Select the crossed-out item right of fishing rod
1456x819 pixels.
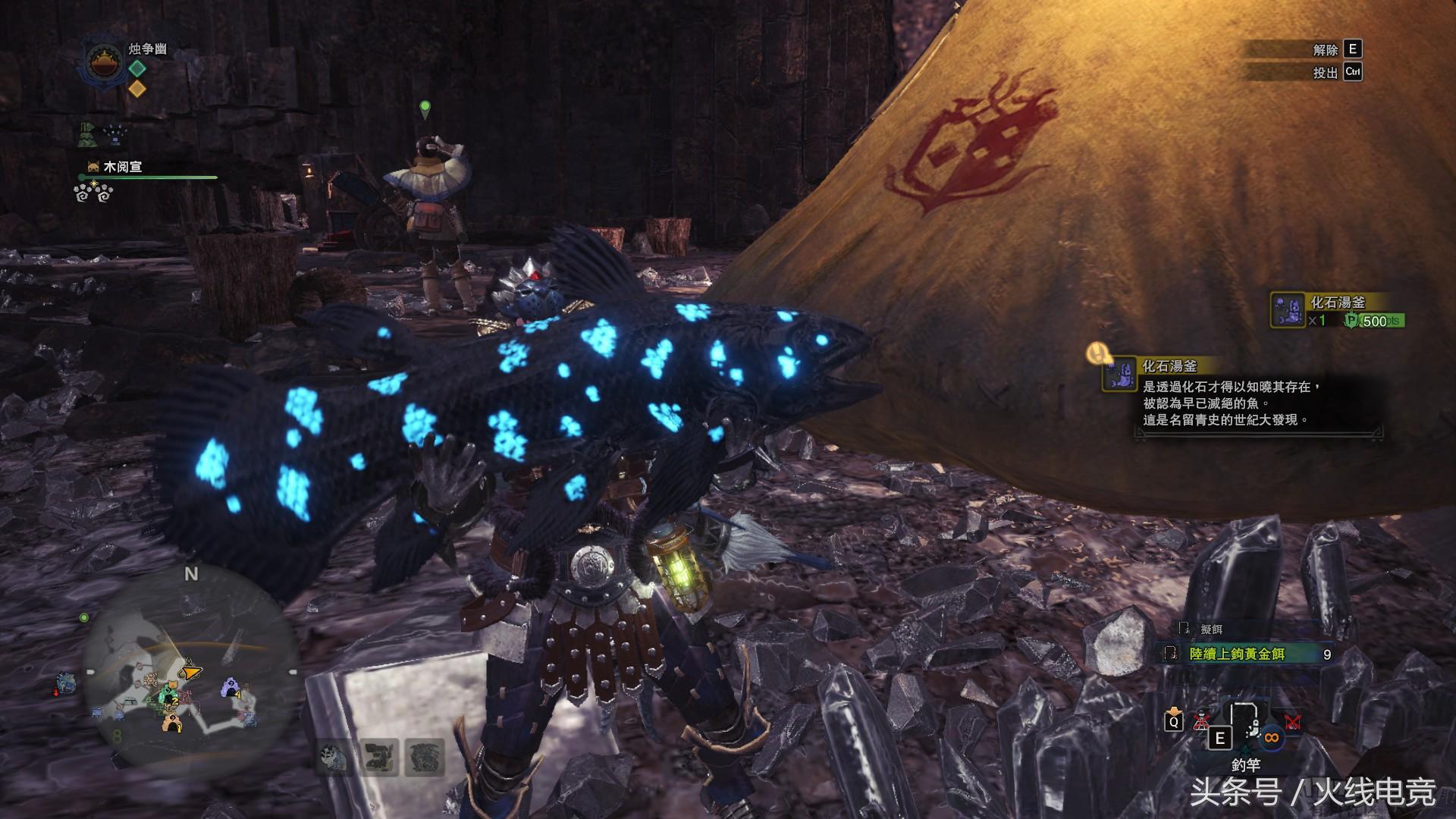coord(1292,722)
